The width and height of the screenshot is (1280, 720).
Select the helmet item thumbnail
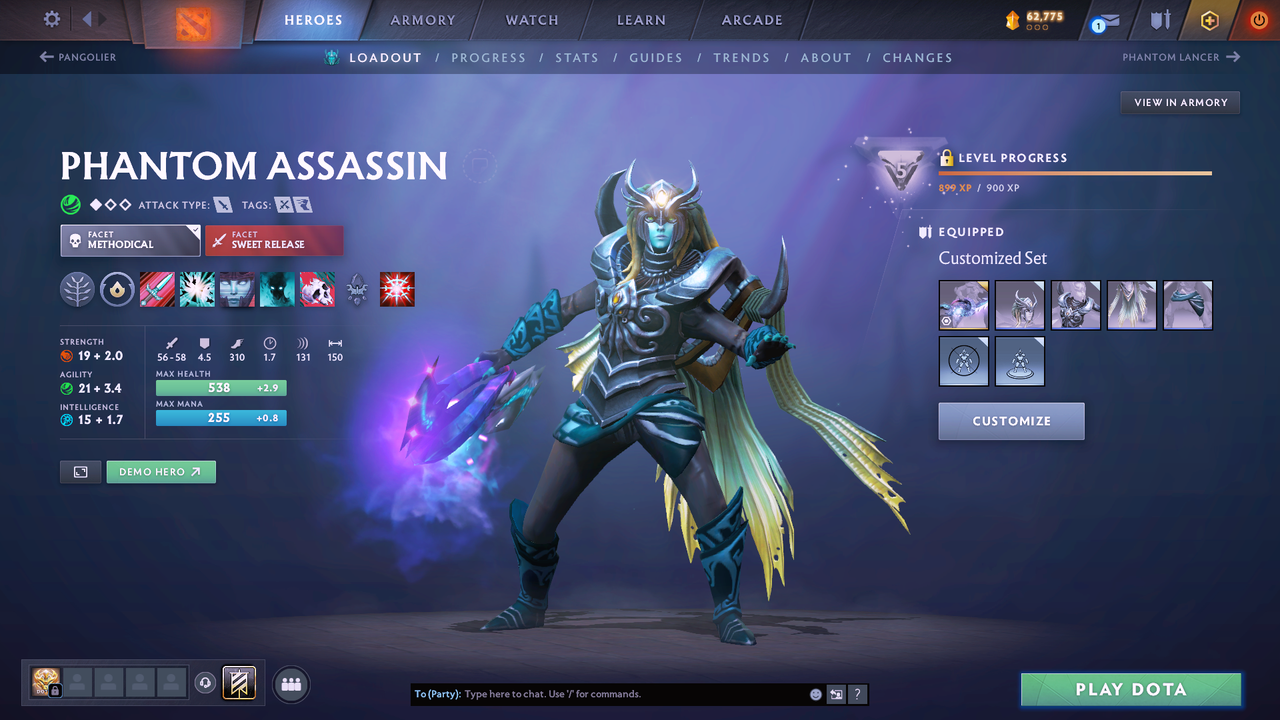[1019, 303]
